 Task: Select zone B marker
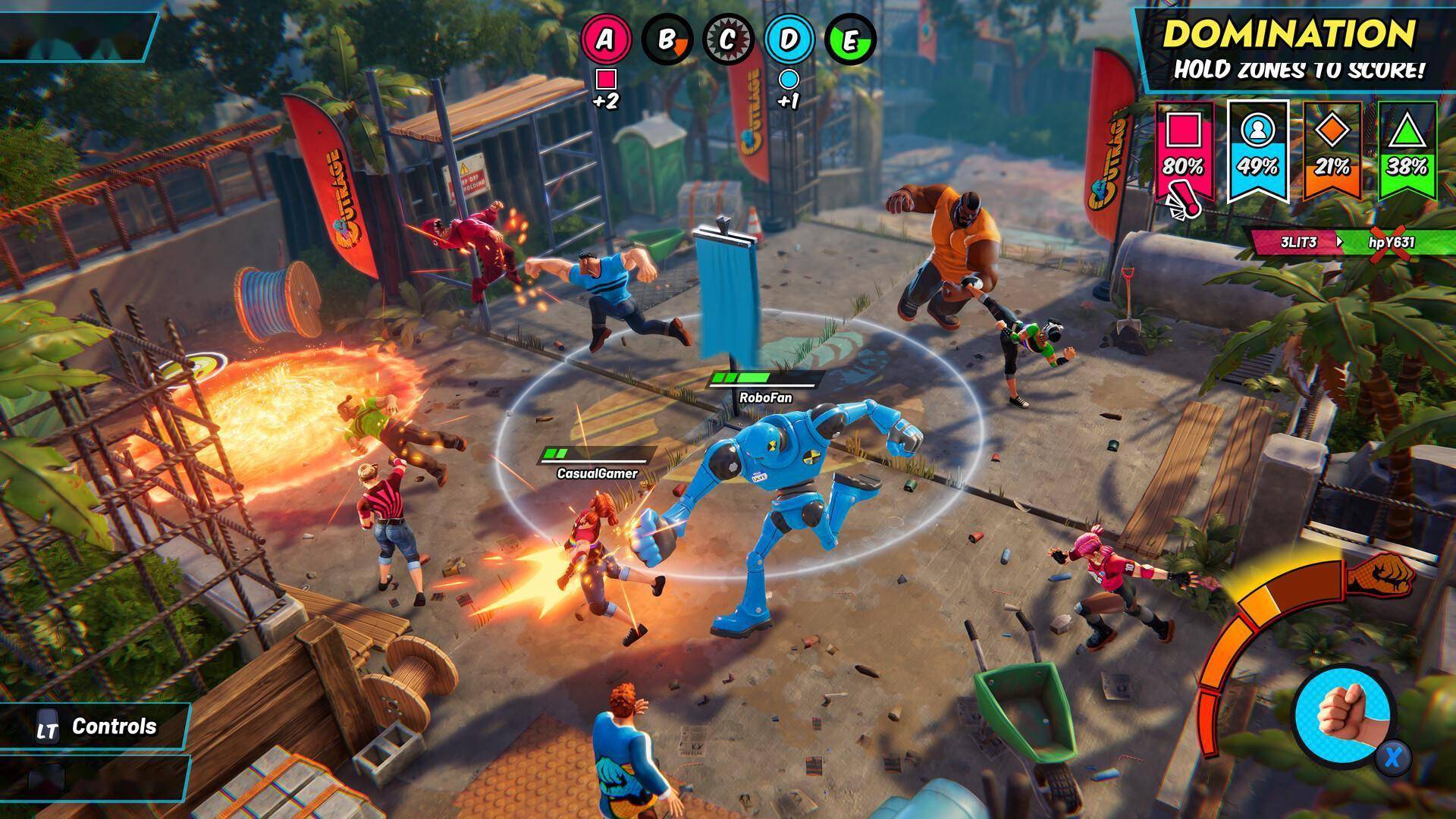(x=667, y=39)
